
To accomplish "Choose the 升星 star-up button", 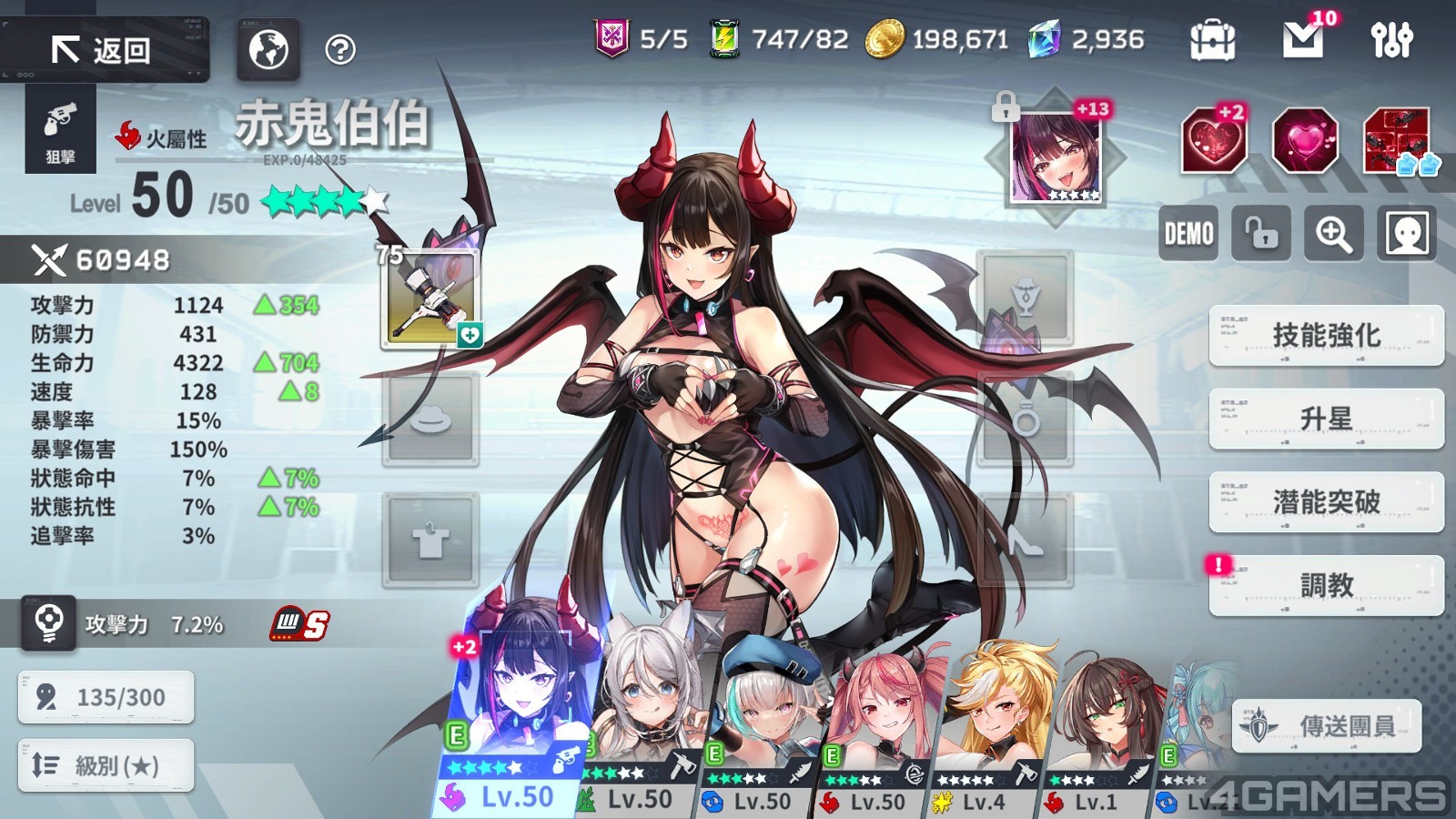I will [x=1326, y=419].
